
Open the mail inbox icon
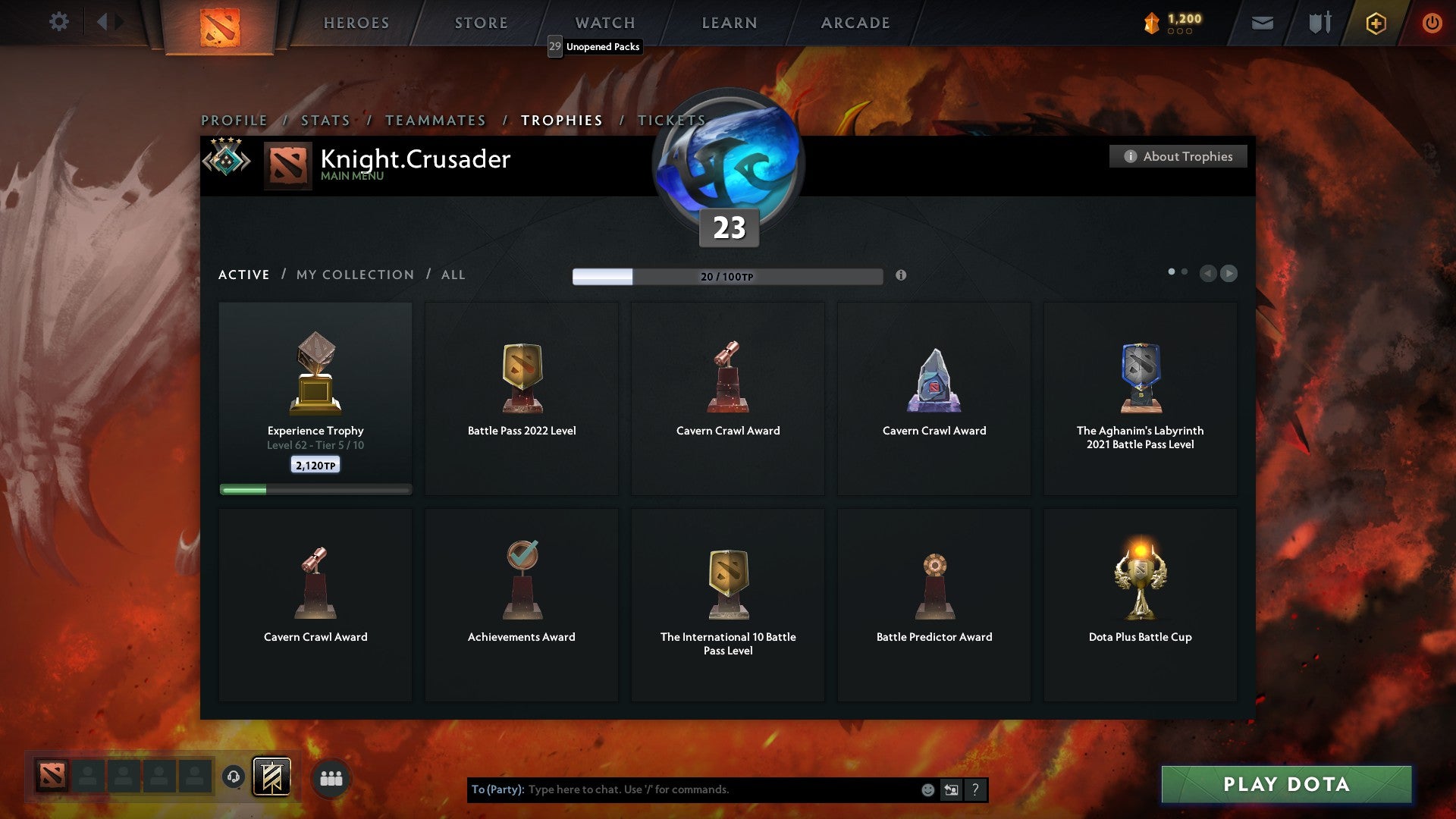tap(1262, 23)
